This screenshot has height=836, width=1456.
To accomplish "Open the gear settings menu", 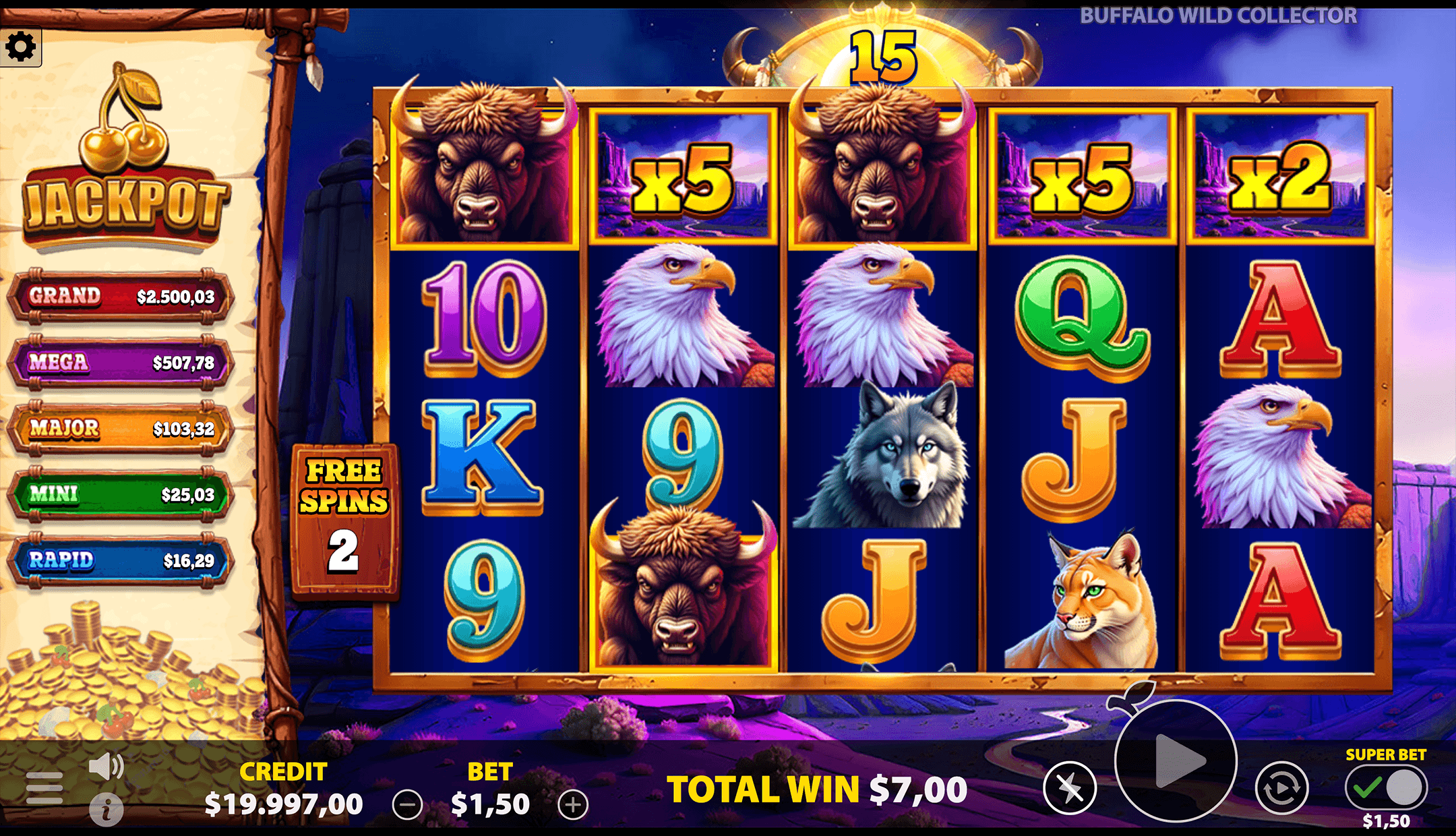I will tap(20, 47).
